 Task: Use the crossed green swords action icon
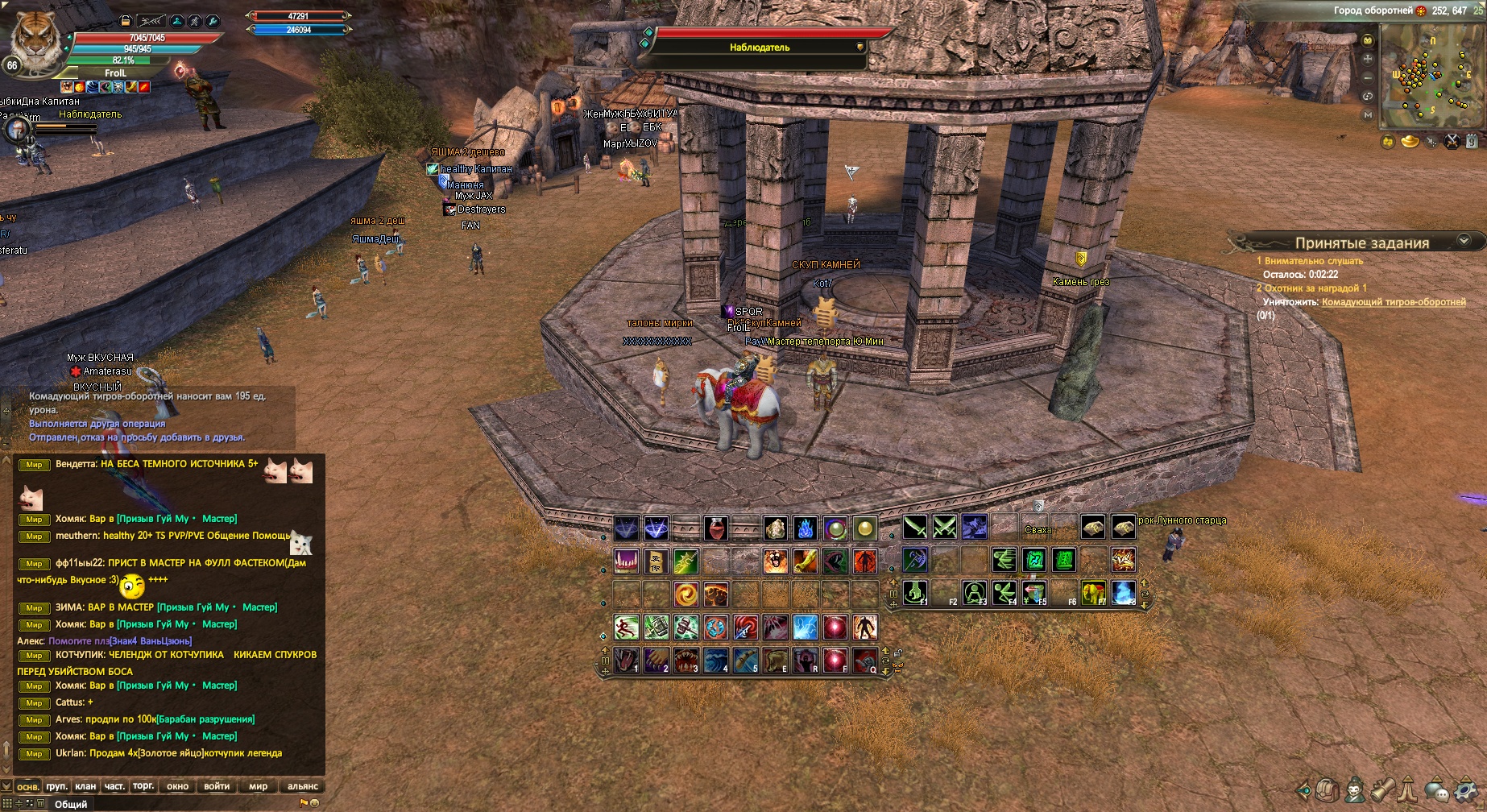(x=944, y=528)
